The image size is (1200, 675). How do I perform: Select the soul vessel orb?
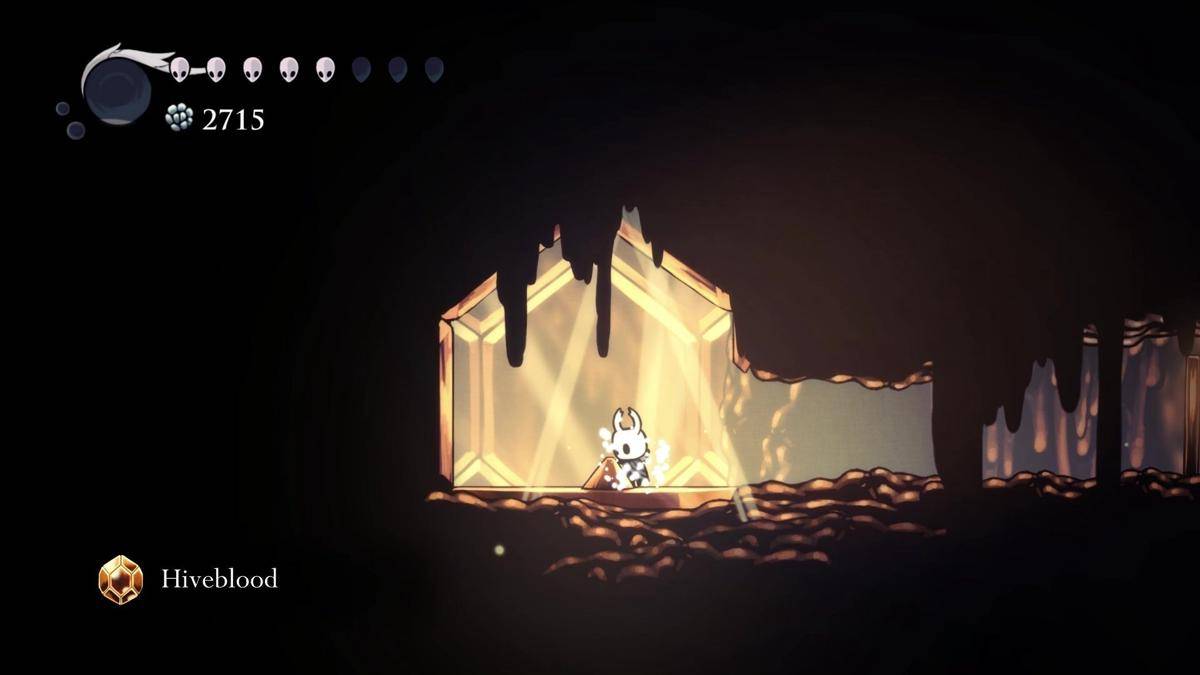point(116,88)
